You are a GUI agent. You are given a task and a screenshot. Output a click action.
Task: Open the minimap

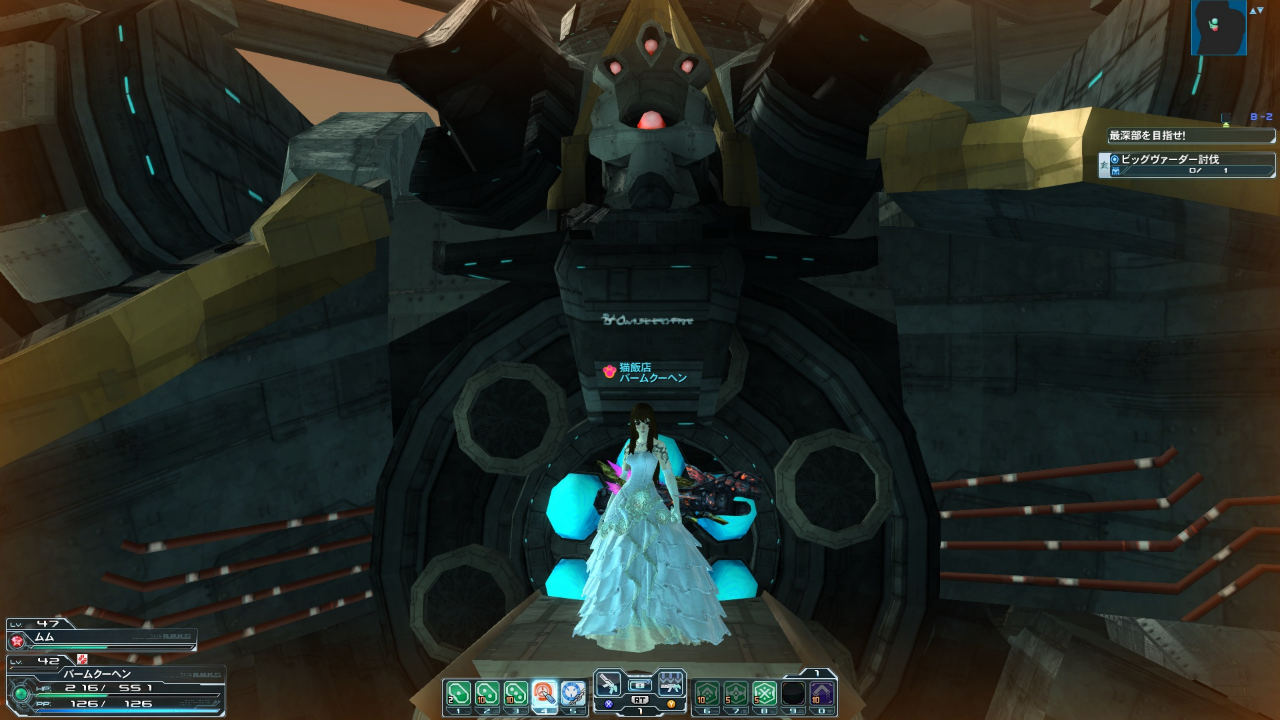[1218, 28]
